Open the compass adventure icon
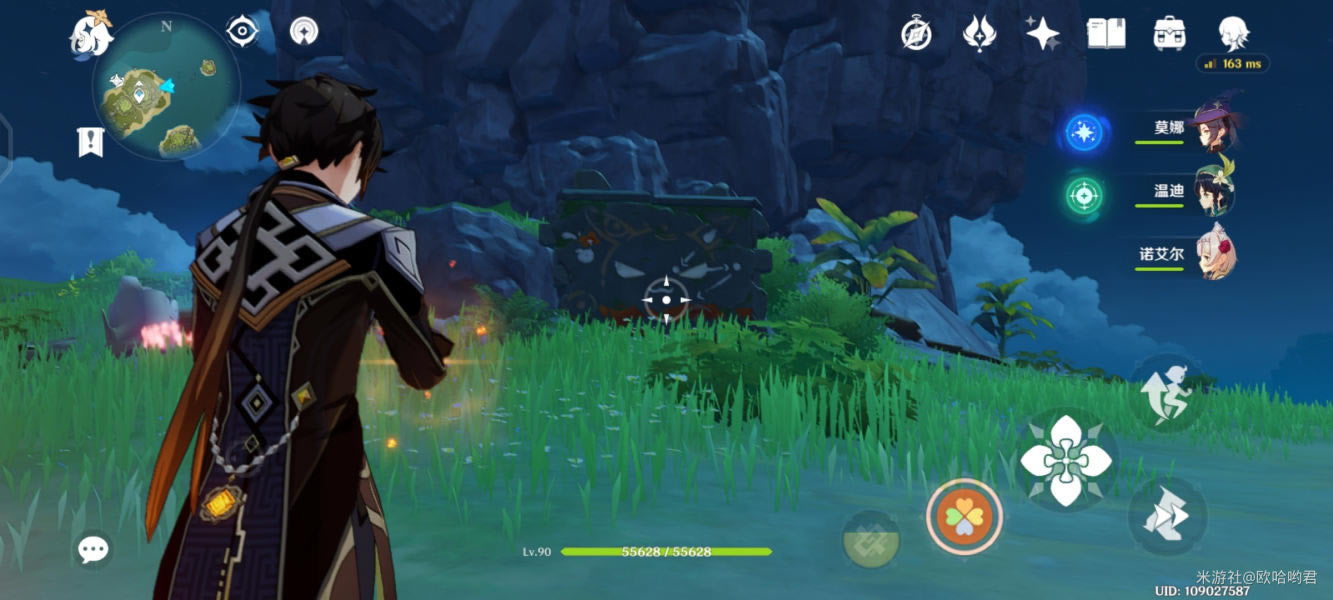 point(916,34)
